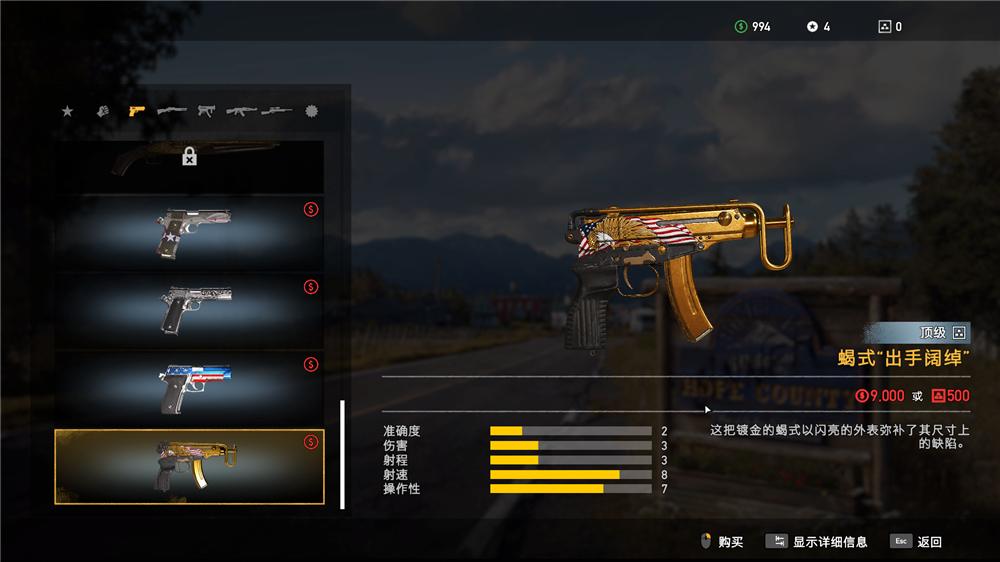Show the assault rifle category tab
The image size is (1000, 562).
(241, 111)
